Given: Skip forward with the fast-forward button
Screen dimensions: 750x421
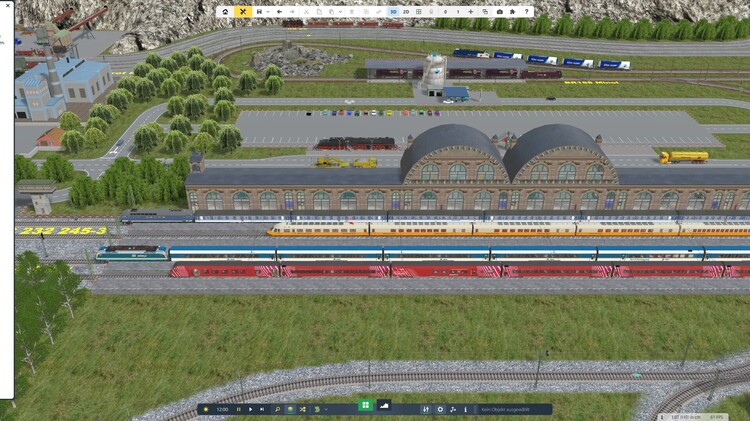Looking at the screenshot, I should point(262,409).
